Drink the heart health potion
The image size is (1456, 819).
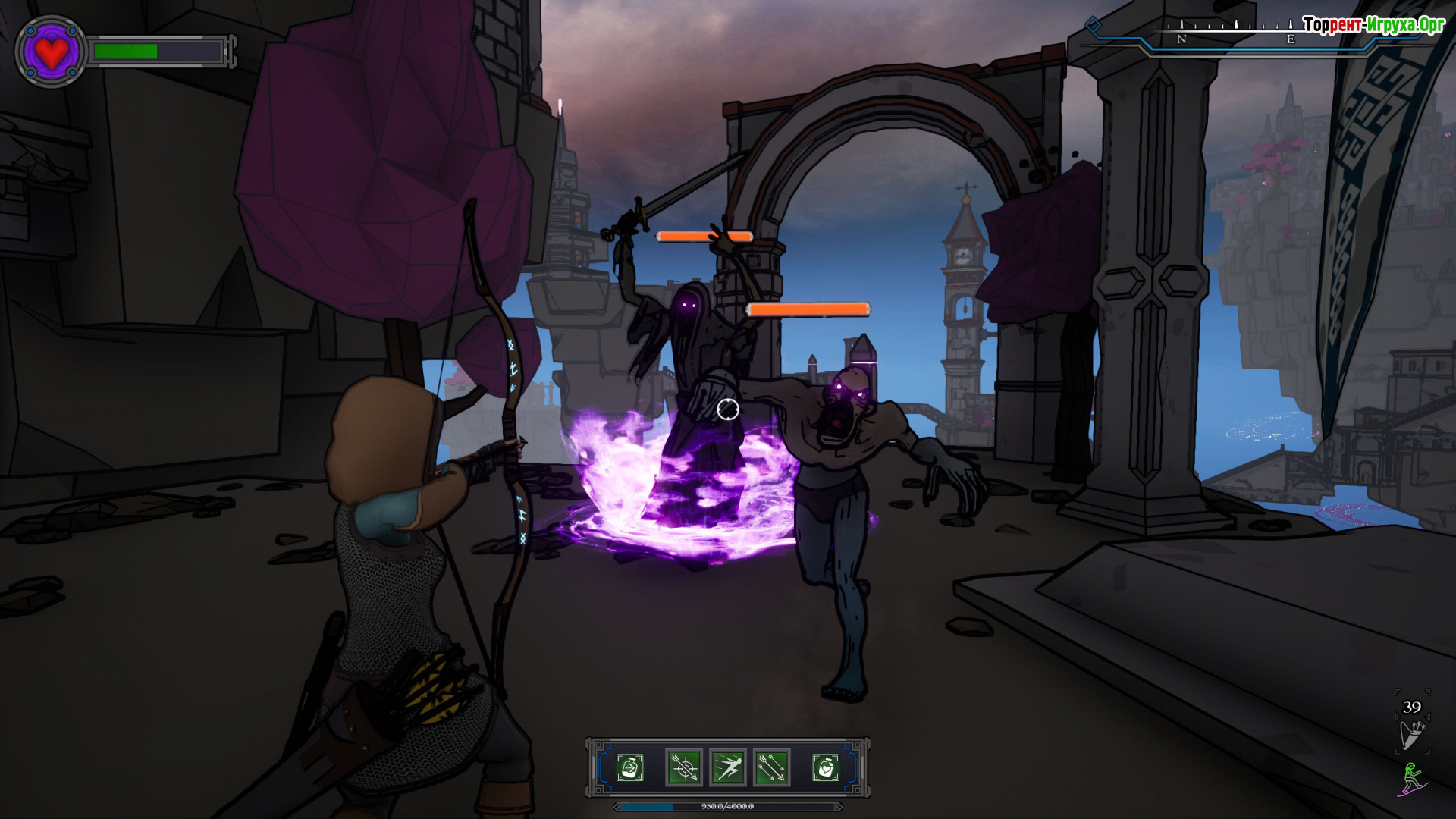(x=826, y=767)
